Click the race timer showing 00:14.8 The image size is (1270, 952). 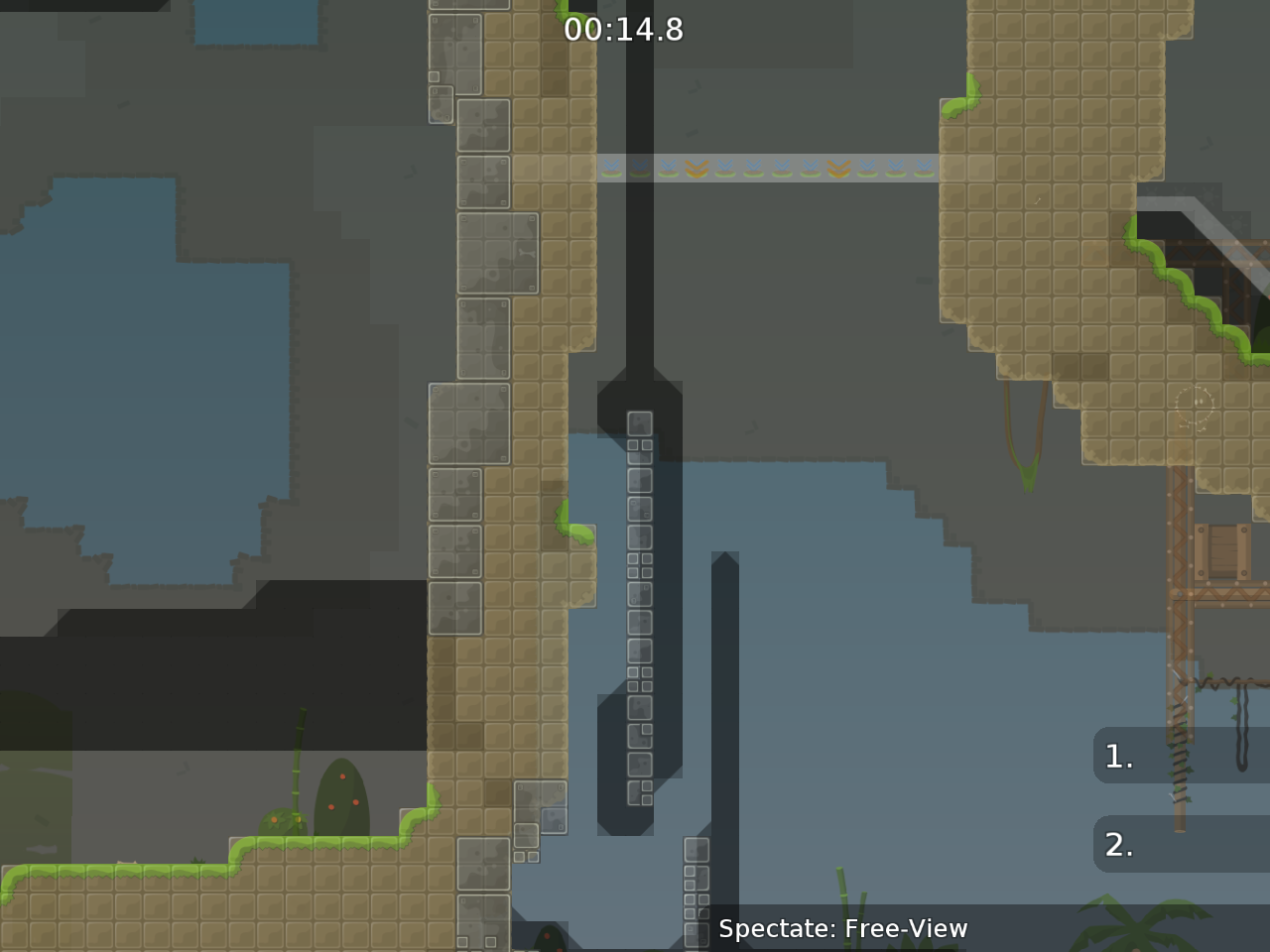pos(625,30)
